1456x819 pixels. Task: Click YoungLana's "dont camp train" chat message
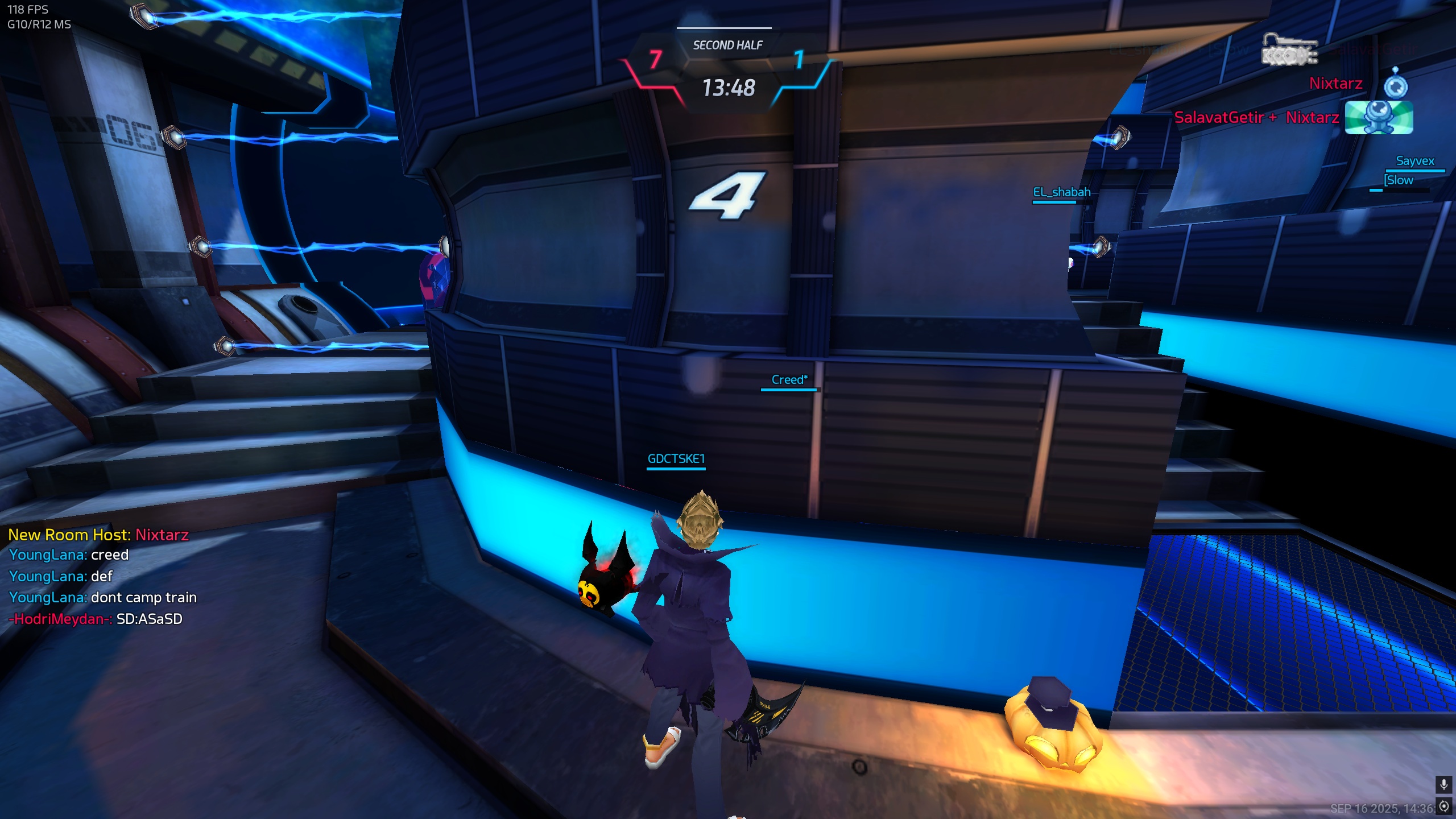pyautogui.click(x=103, y=597)
